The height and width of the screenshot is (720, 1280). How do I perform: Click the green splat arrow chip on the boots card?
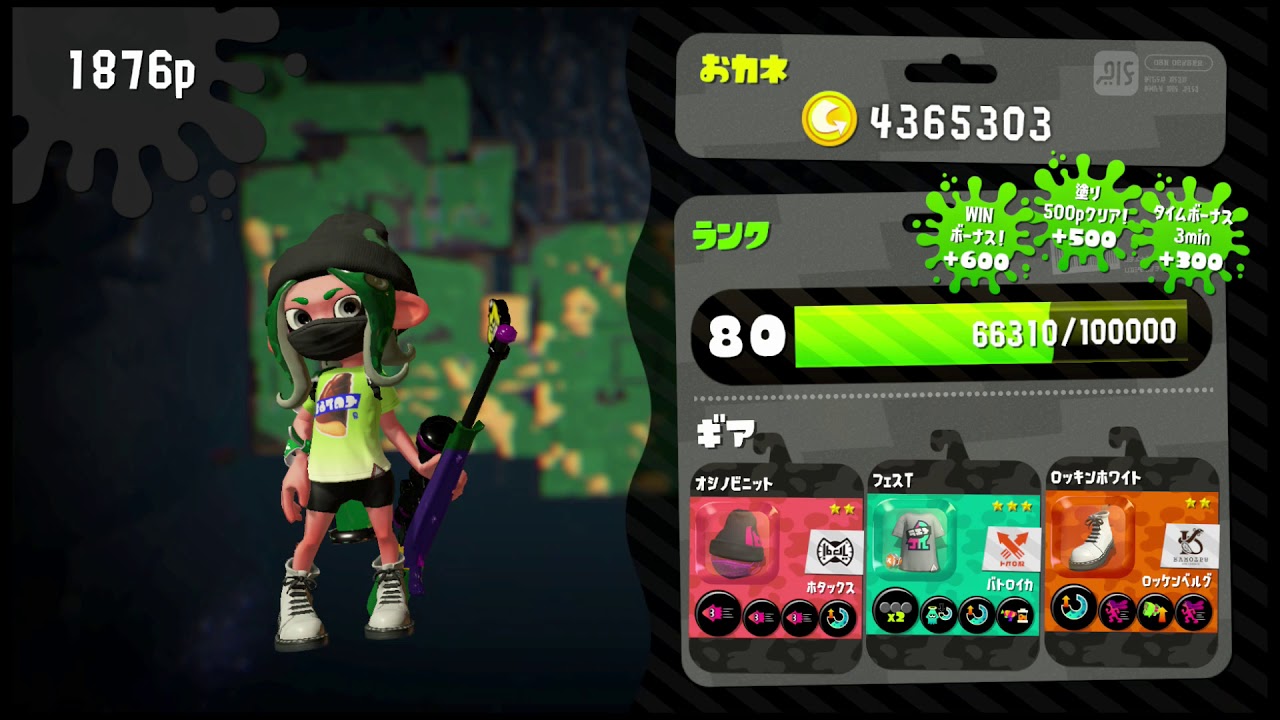pos(1153,612)
